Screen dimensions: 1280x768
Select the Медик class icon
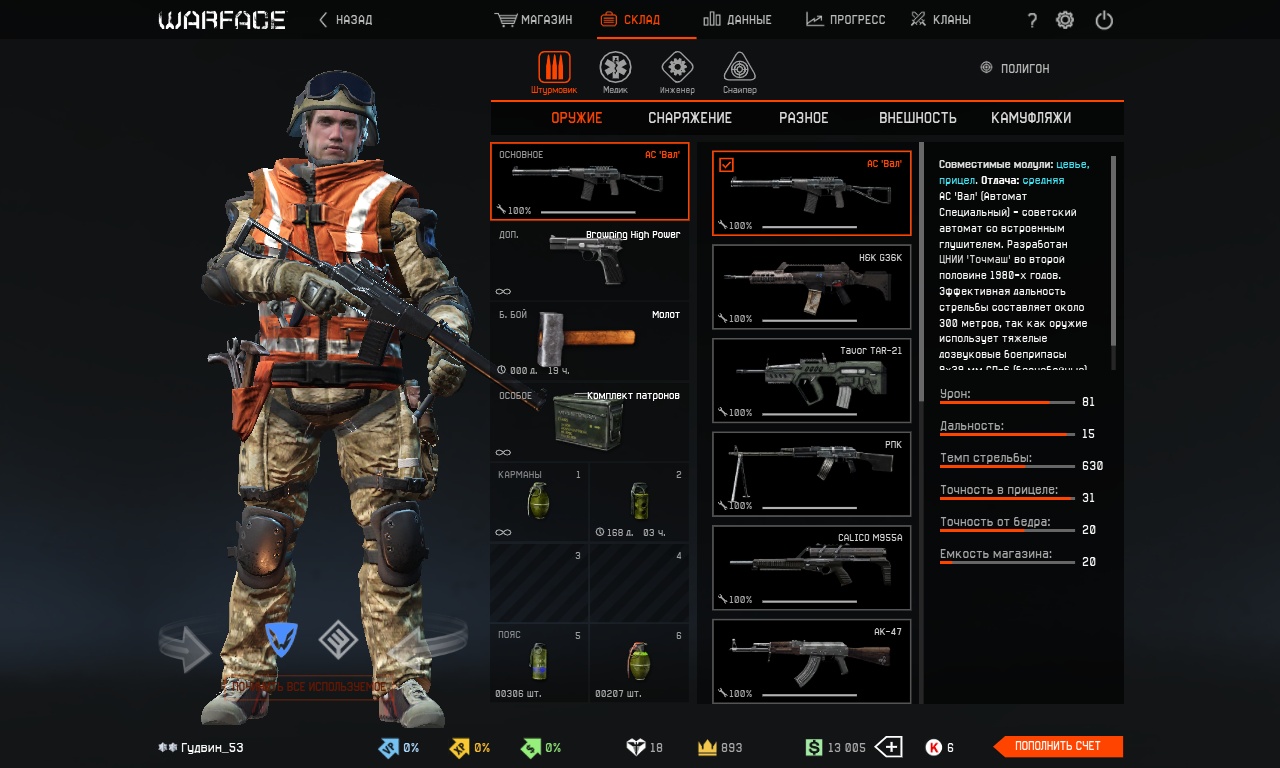click(x=615, y=72)
